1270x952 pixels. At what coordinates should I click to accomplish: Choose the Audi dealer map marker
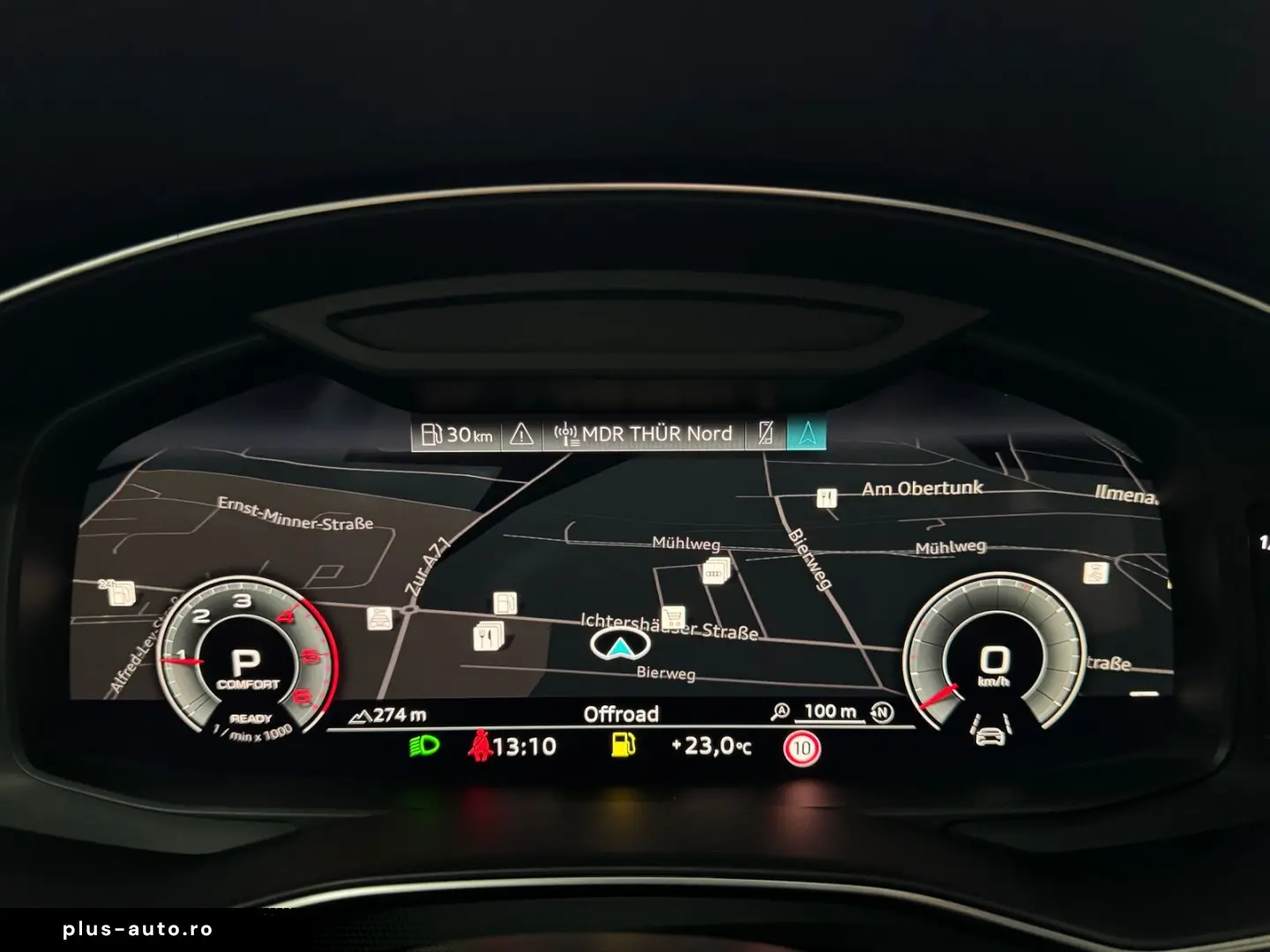coord(715,572)
